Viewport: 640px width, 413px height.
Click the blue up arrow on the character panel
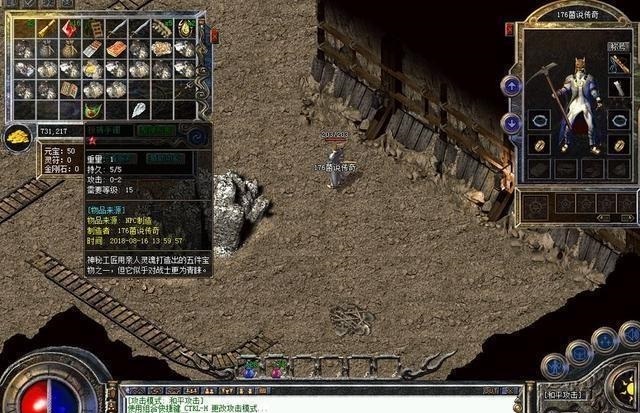511,85
